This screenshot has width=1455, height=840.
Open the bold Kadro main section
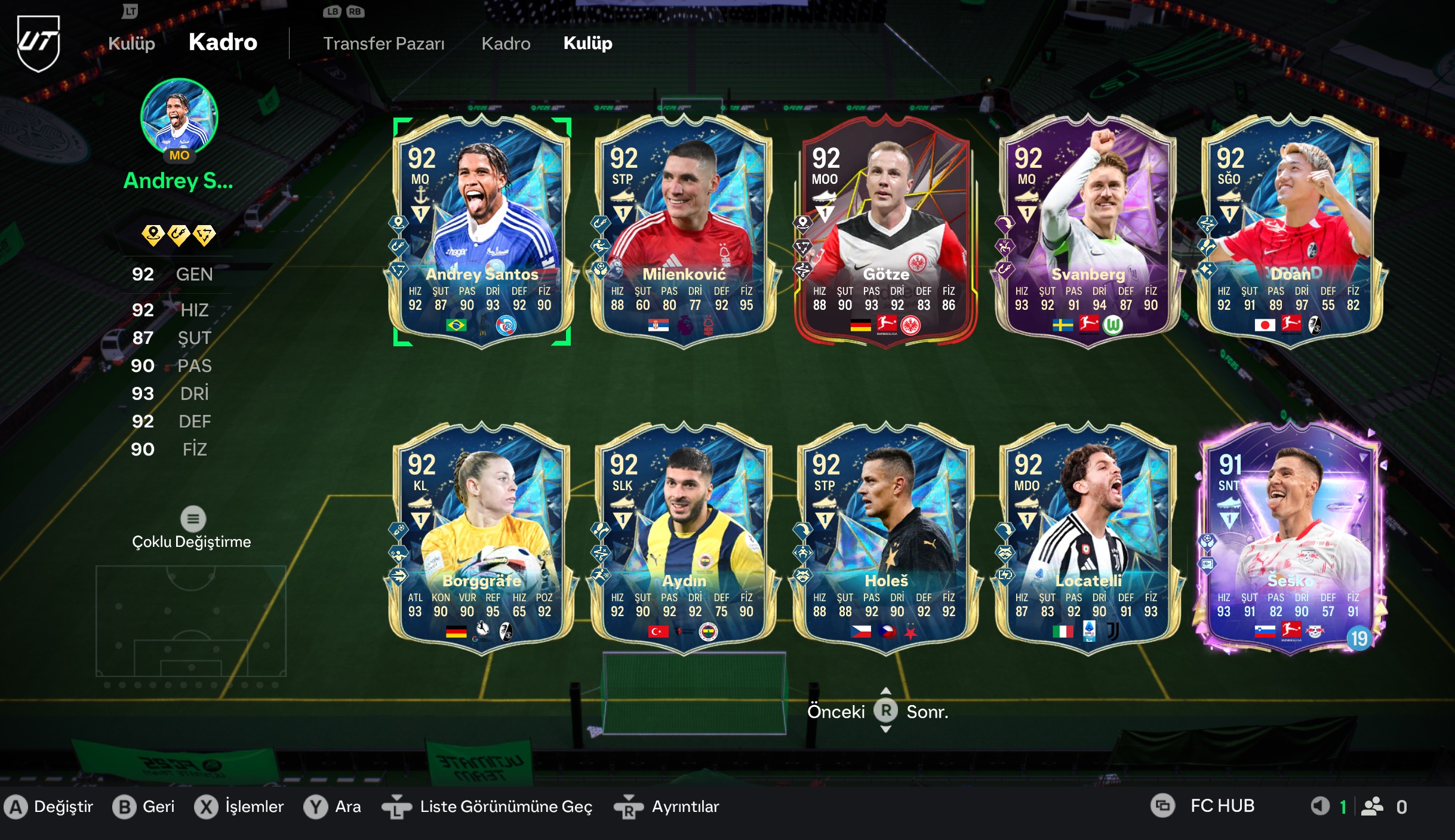tap(223, 42)
